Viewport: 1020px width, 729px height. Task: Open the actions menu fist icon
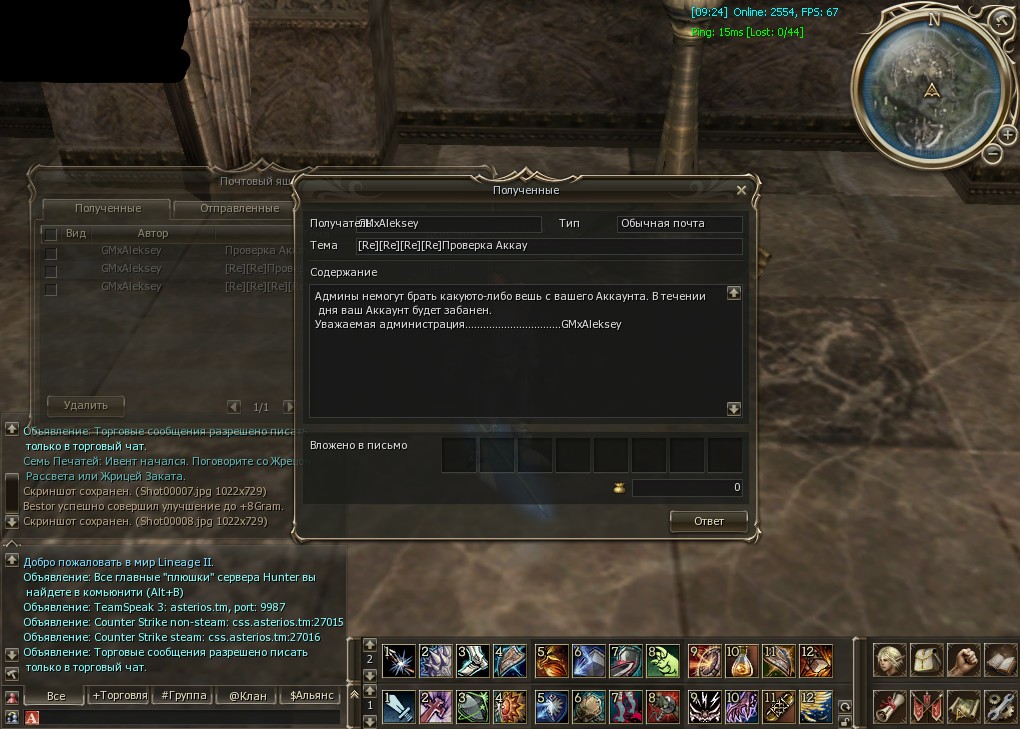pyautogui.click(x=963, y=659)
